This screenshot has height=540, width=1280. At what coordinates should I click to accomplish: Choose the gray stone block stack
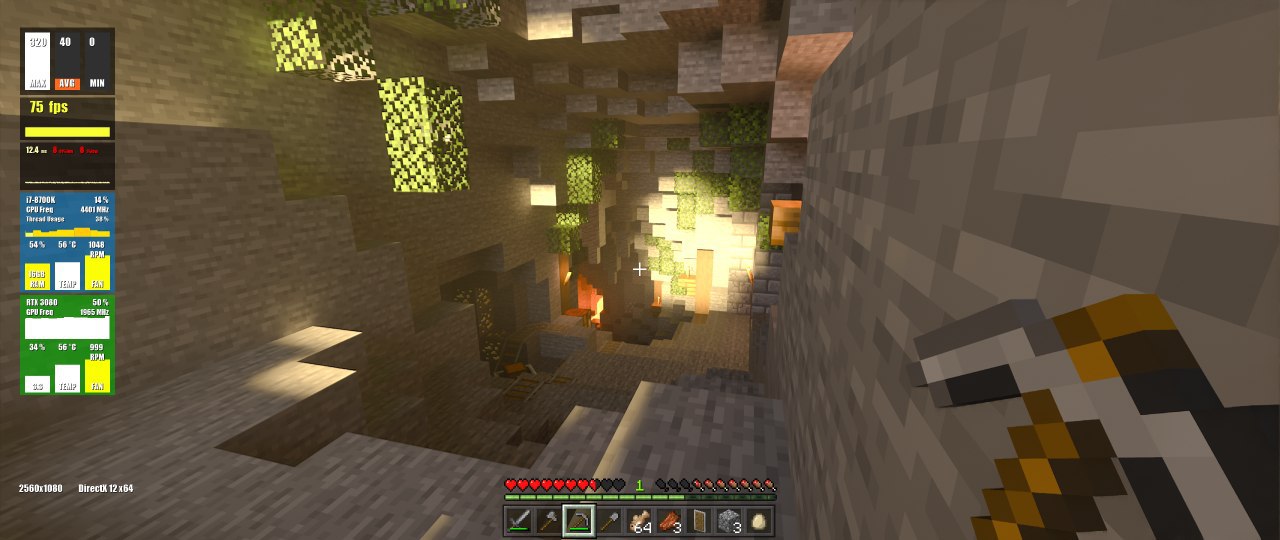(729, 520)
